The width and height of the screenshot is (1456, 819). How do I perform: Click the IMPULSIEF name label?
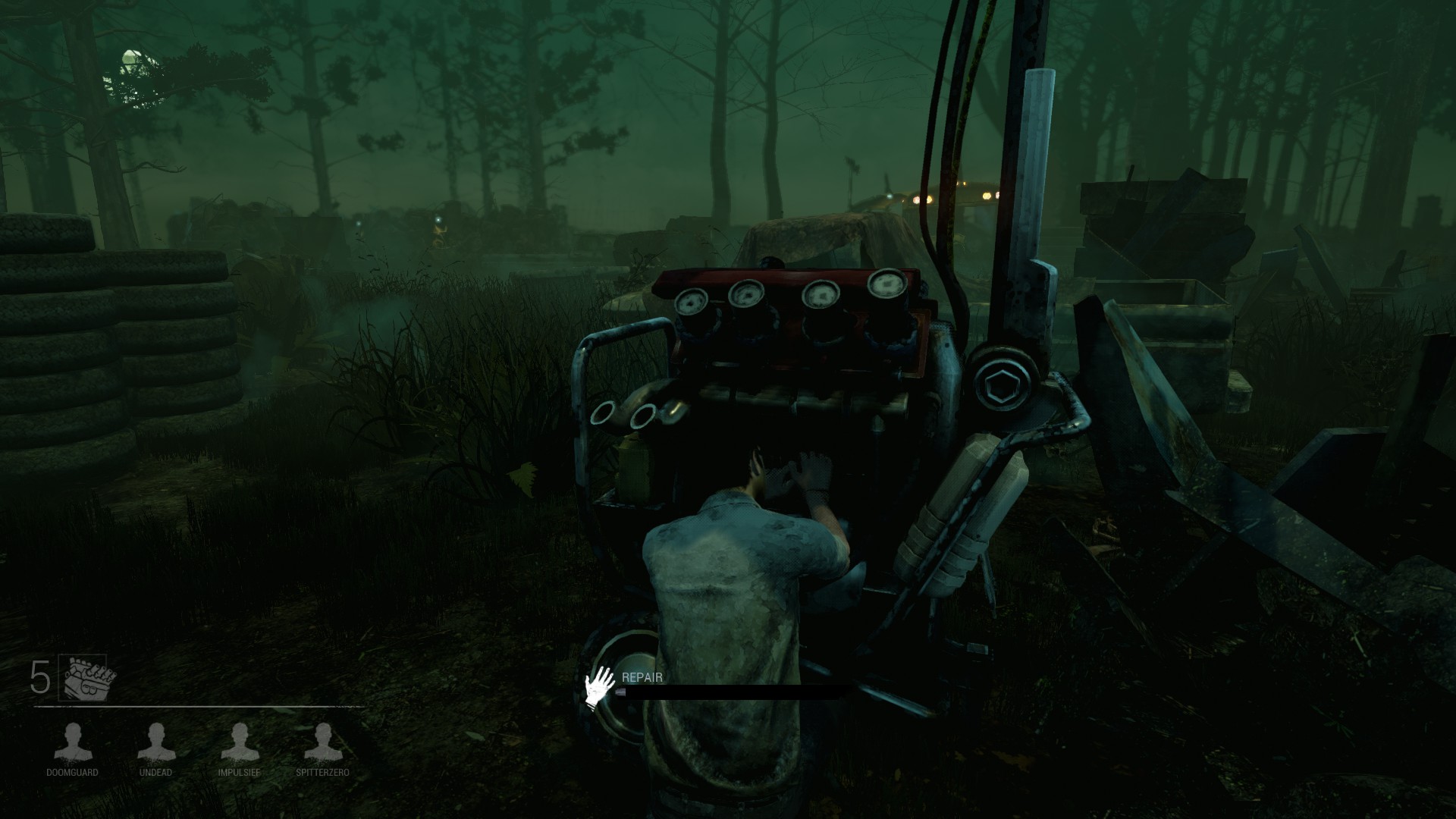[238, 773]
